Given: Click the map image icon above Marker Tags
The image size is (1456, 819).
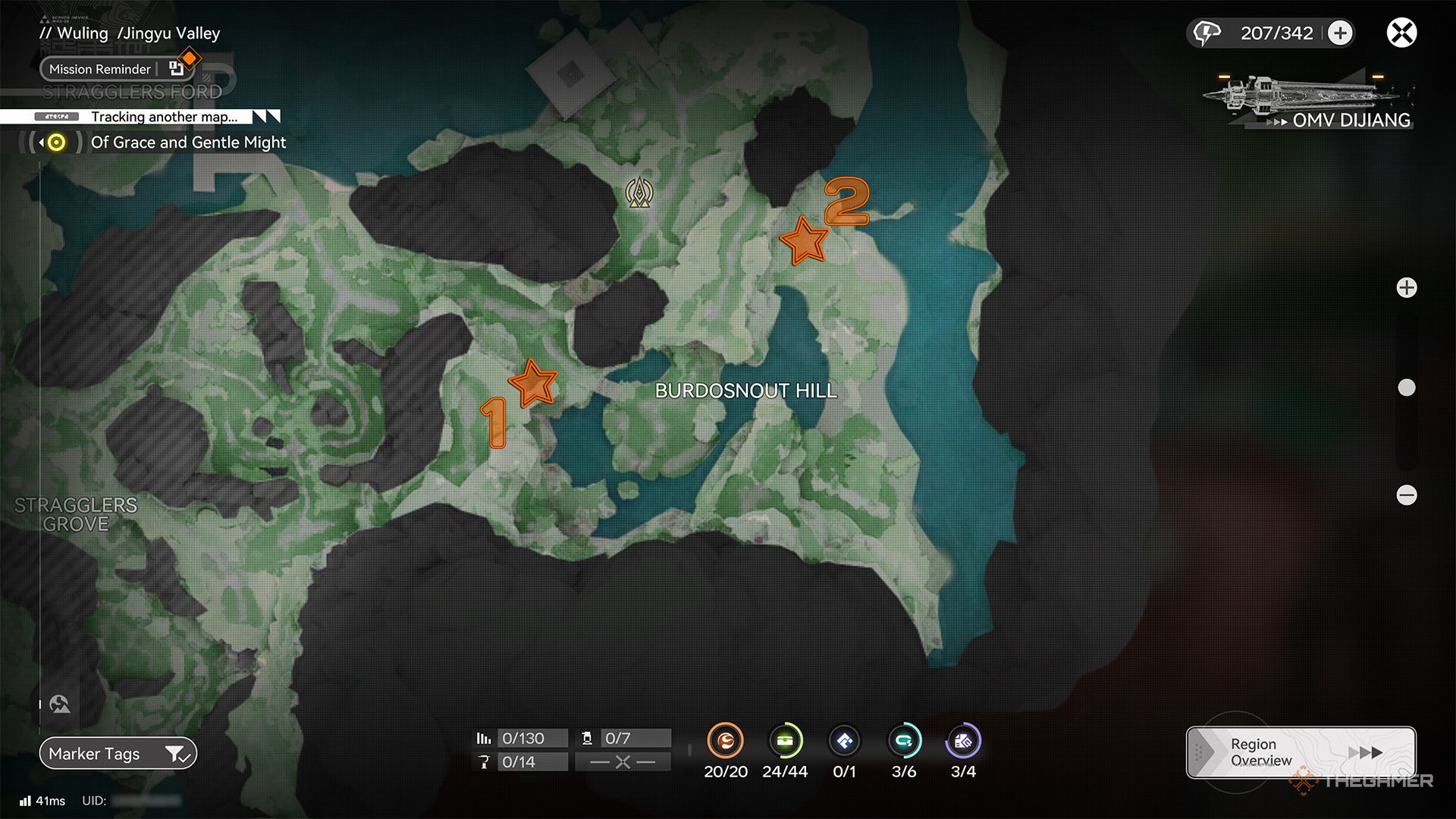Looking at the screenshot, I should tap(60, 704).
